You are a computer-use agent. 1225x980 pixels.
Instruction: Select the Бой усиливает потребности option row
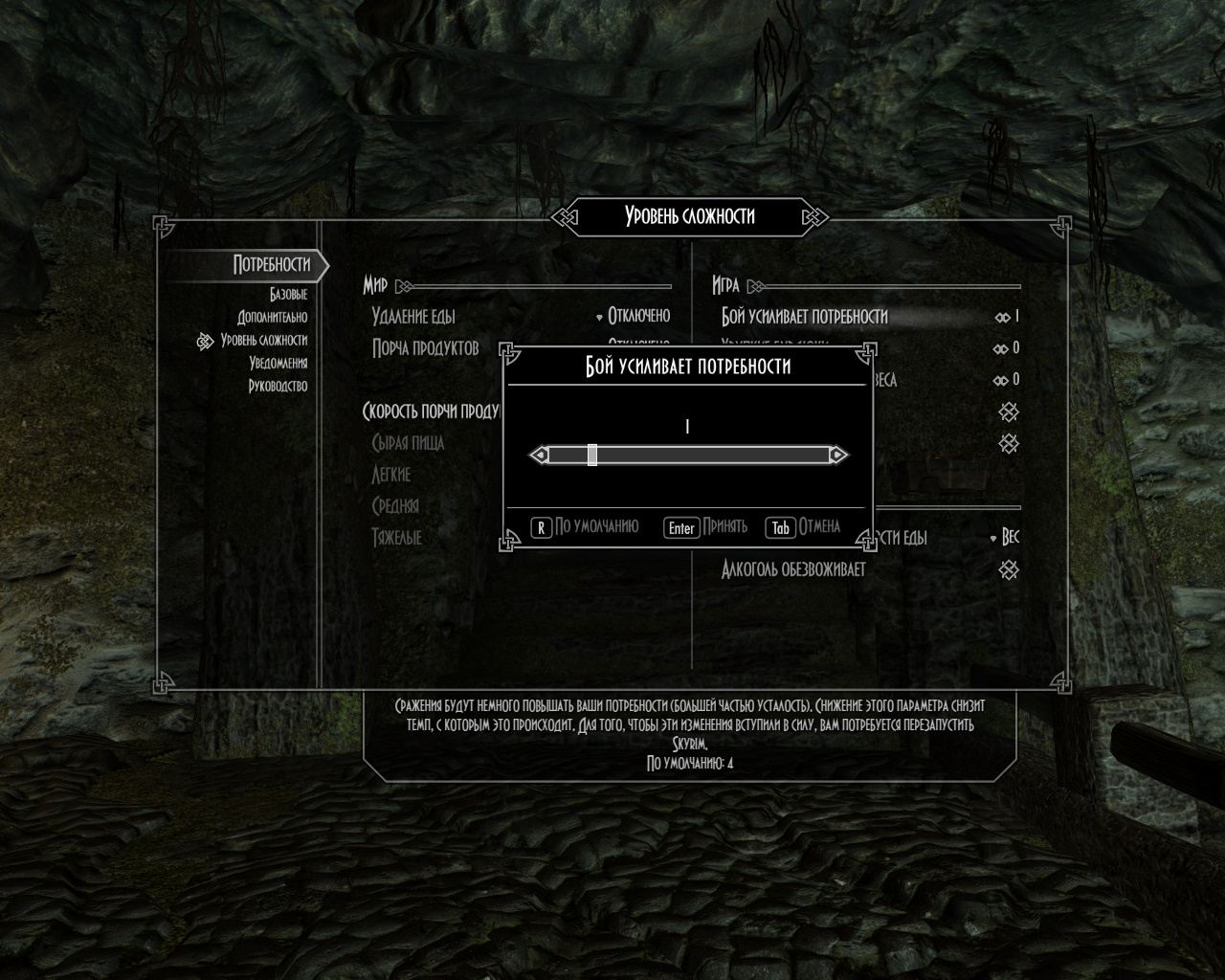point(805,317)
